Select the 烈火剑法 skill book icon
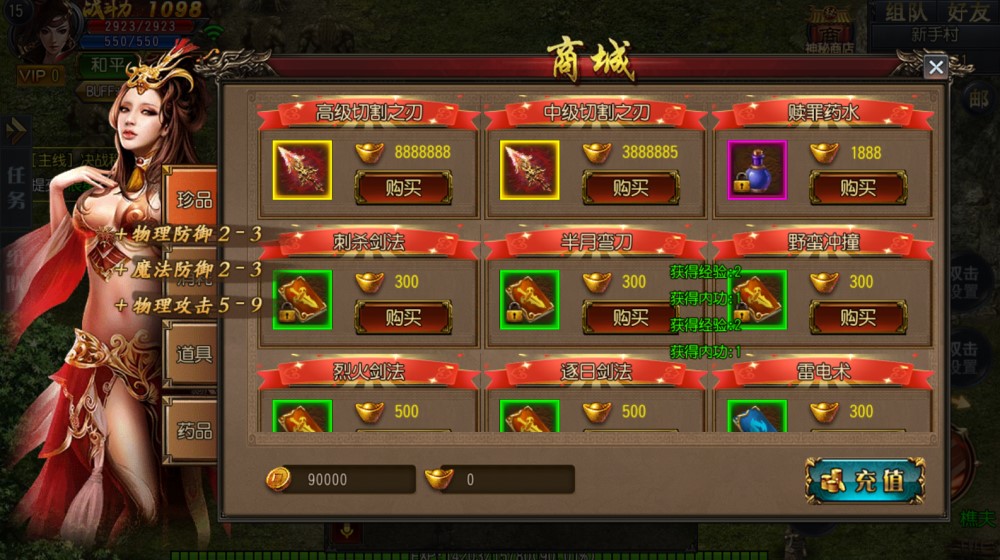Screen dimensions: 1000x560 302,417
